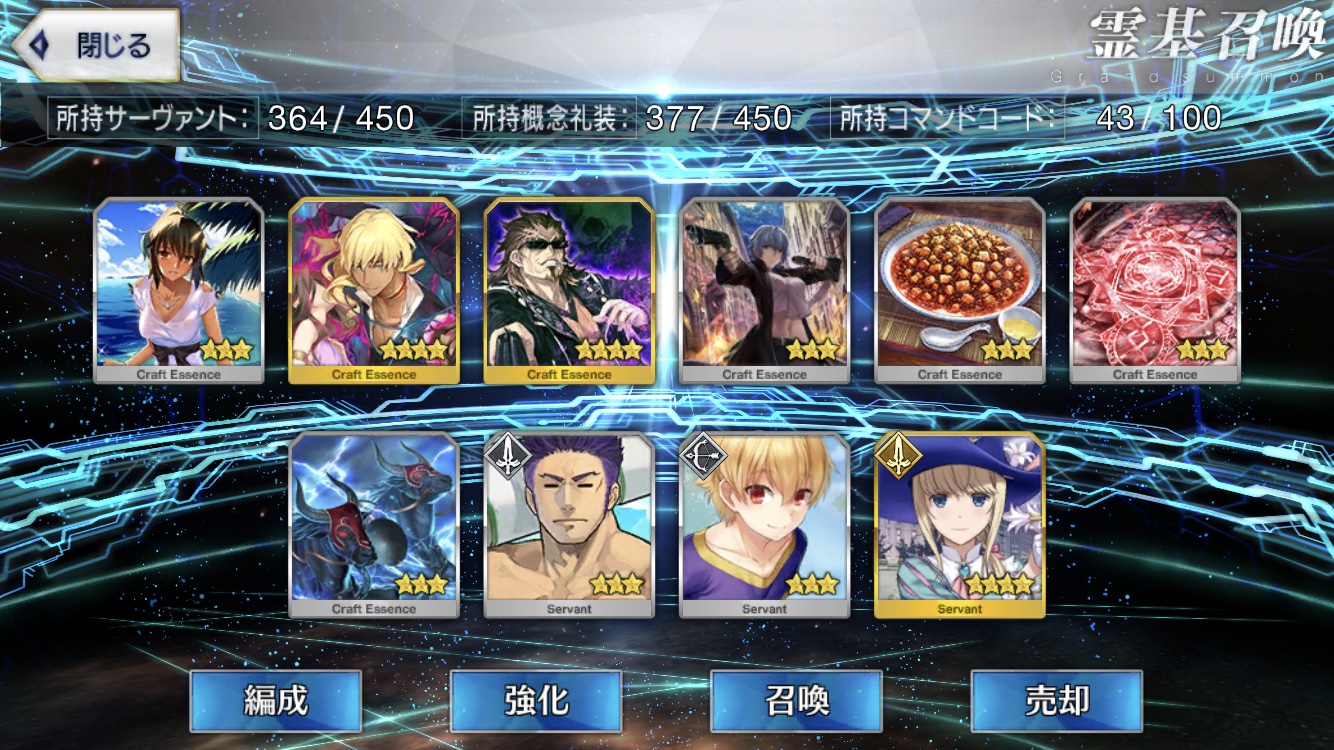The width and height of the screenshot is (1334, 750).
Task: View the blonde man four-star Craft Essence
Action: [374, 289]
